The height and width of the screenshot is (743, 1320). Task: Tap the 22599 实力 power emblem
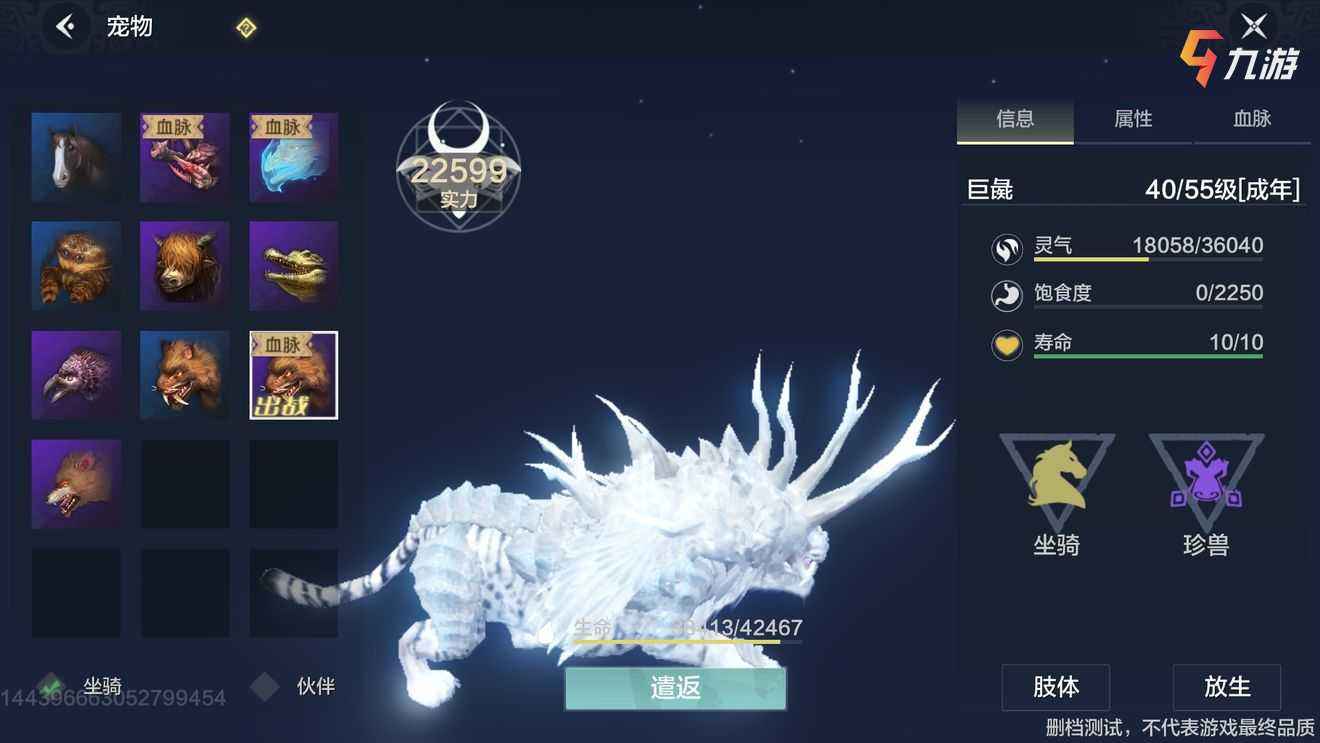pos(459,170)
